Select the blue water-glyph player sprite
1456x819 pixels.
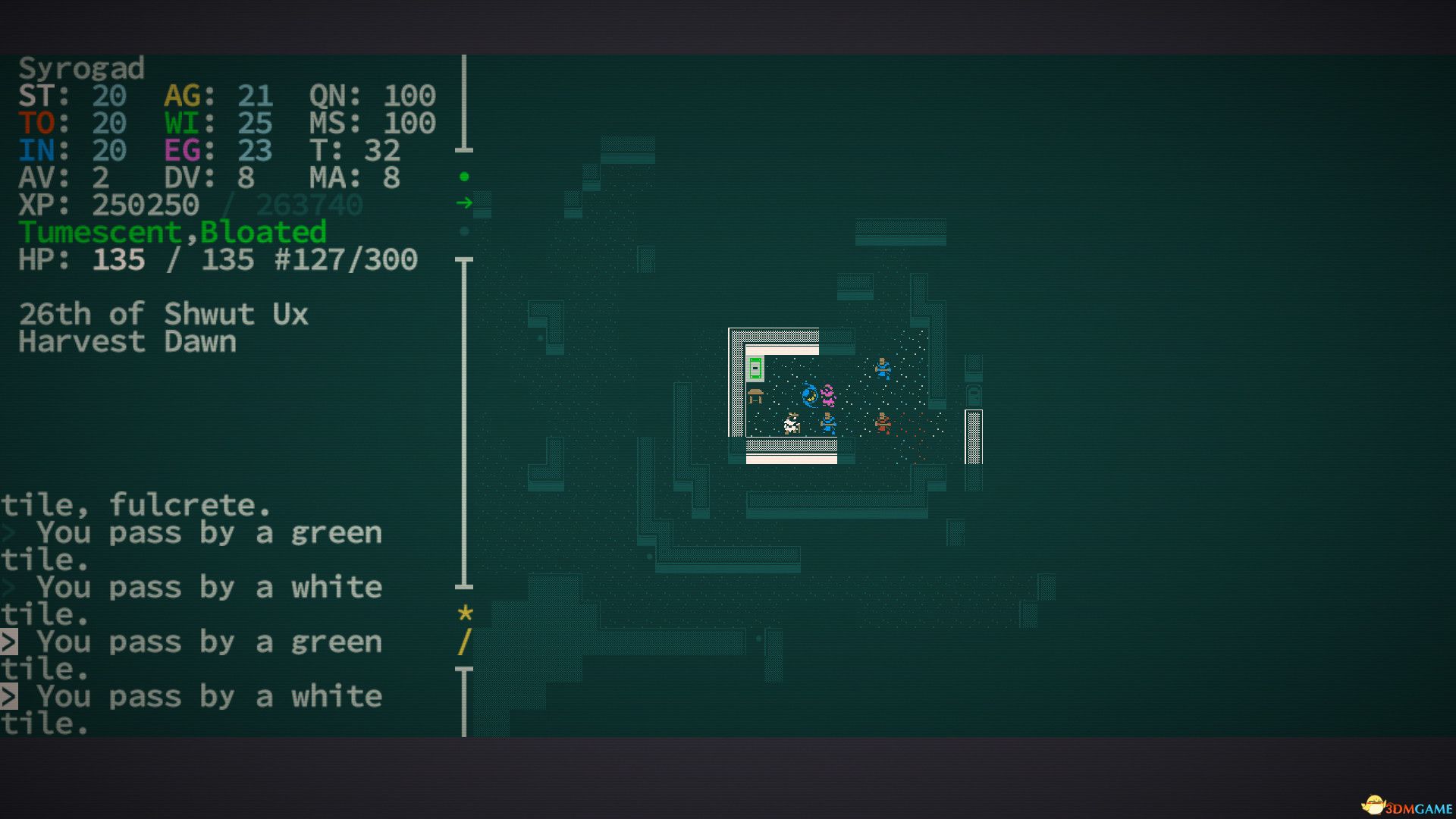(x=810, y=396)
